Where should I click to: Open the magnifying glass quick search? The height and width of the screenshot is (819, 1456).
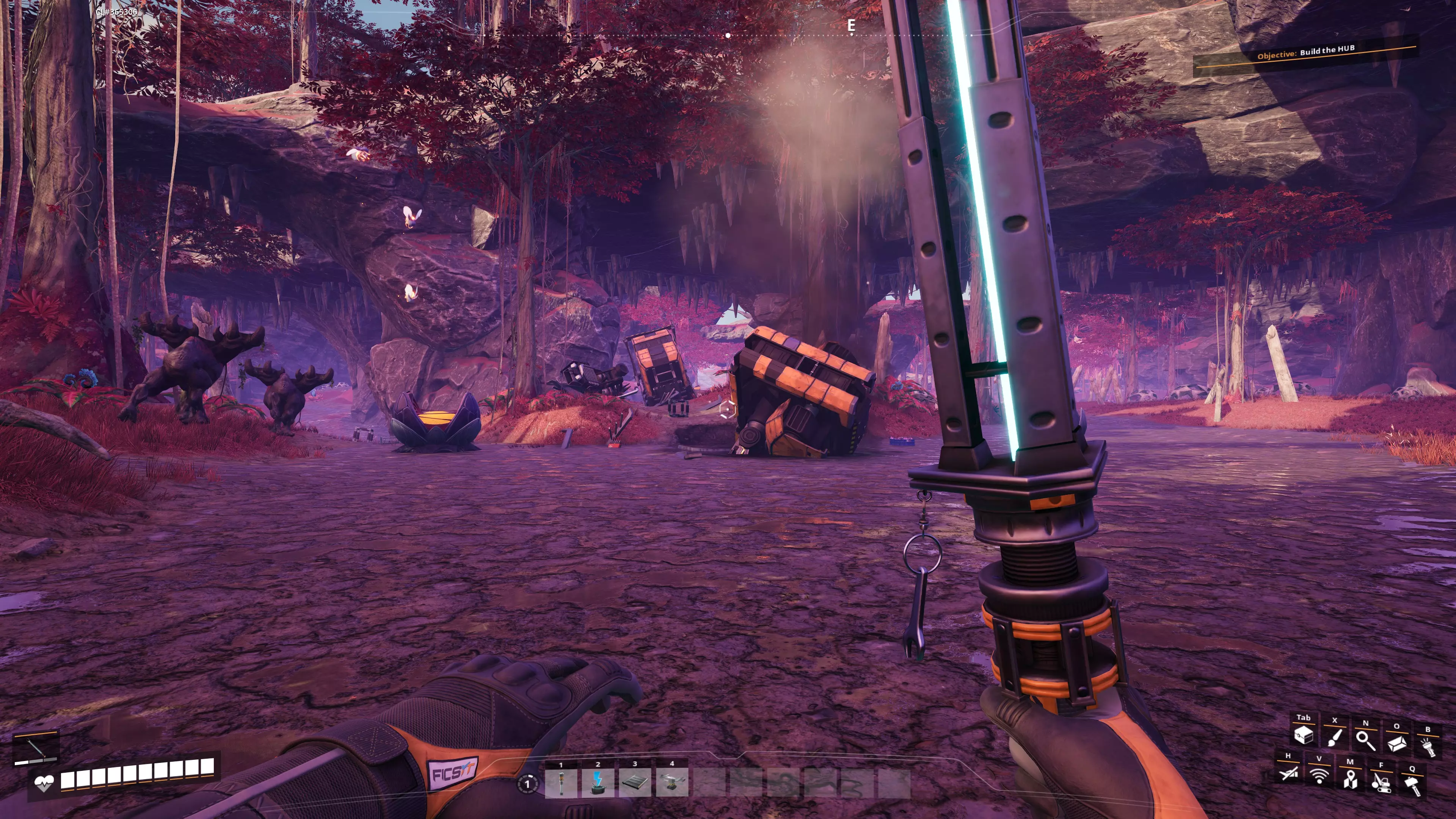click(1365, 740)
